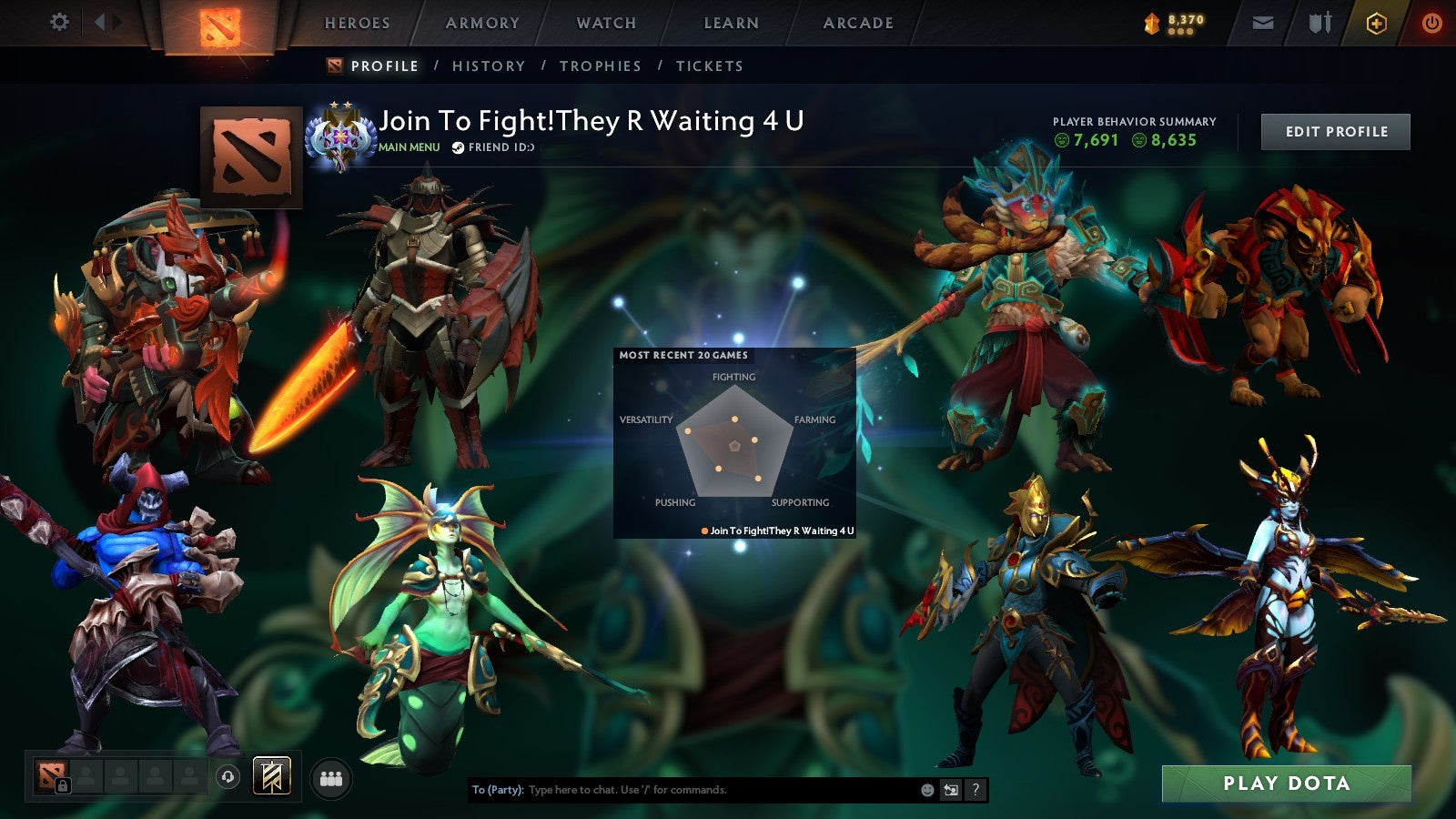Viewport: 1456px width, 819px height.
Task: Open the Guild banner icon near party slots
Action: click(270, 775)
